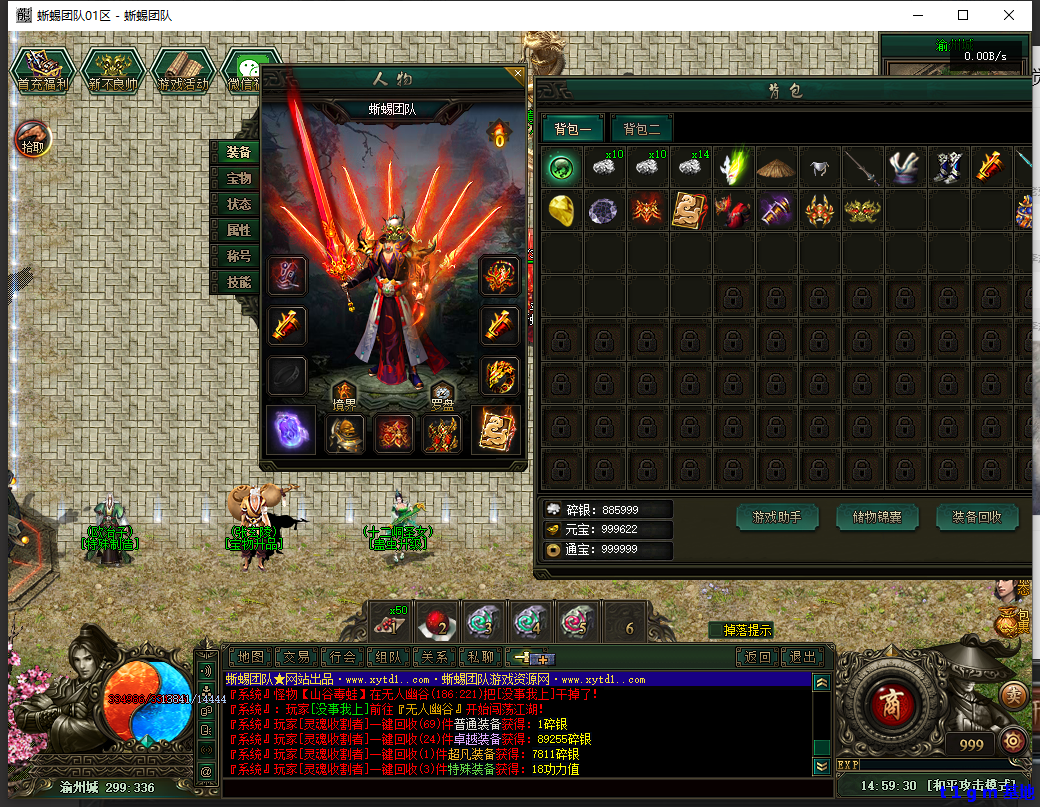Click the 拾取 pickup button

point(32,139)
